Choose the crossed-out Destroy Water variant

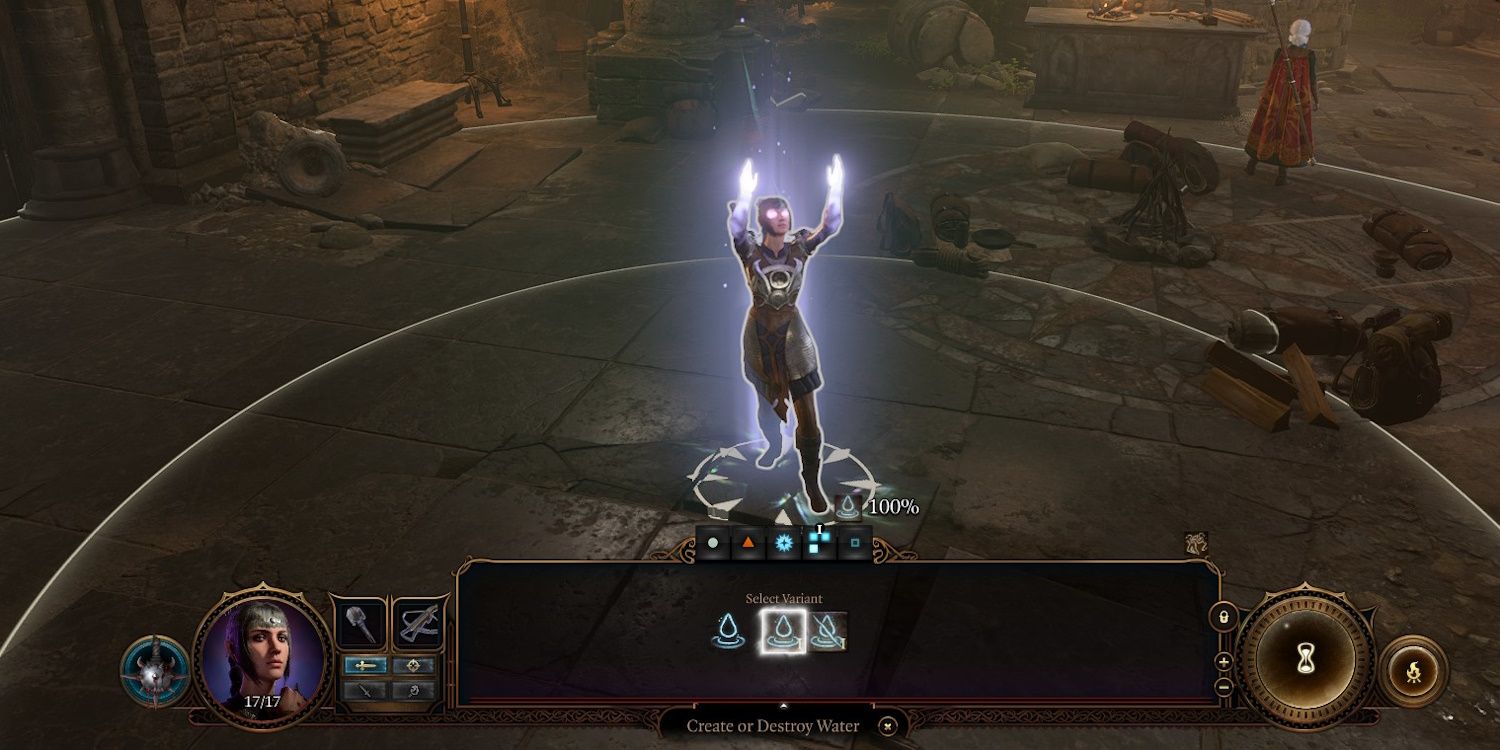[x=828, y=630]
